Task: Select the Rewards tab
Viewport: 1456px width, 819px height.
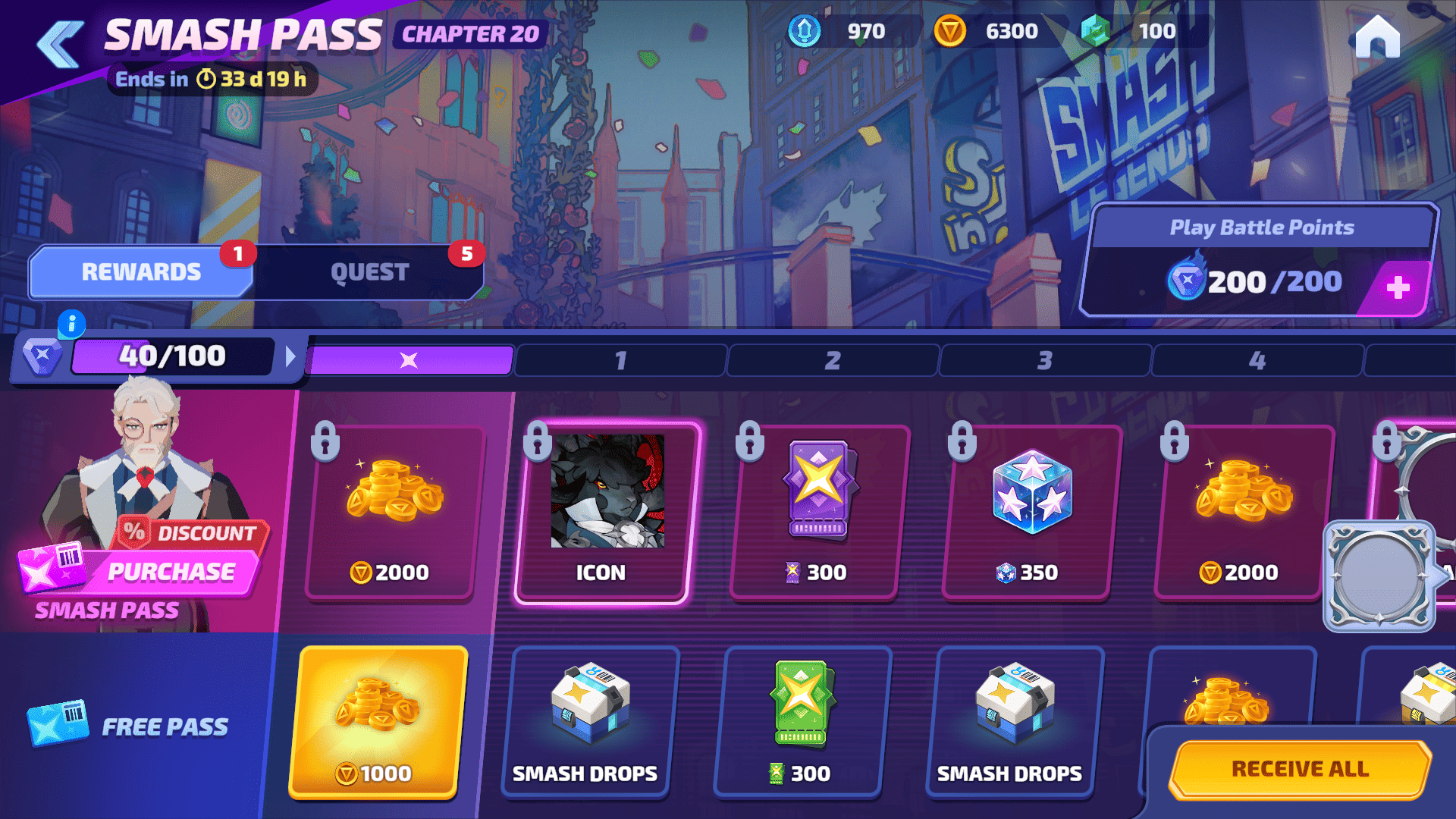Action: pos(141,272)
